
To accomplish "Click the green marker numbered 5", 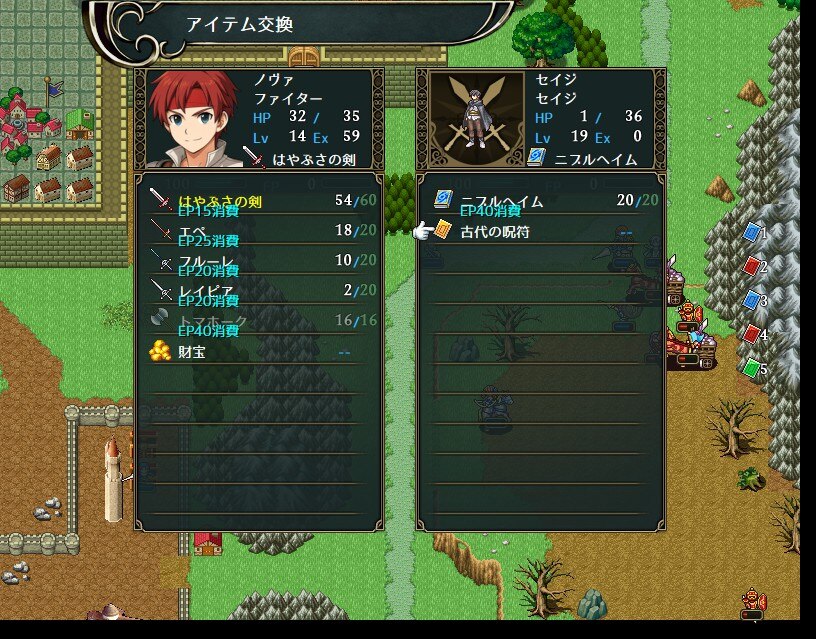I will click(752, 368).
